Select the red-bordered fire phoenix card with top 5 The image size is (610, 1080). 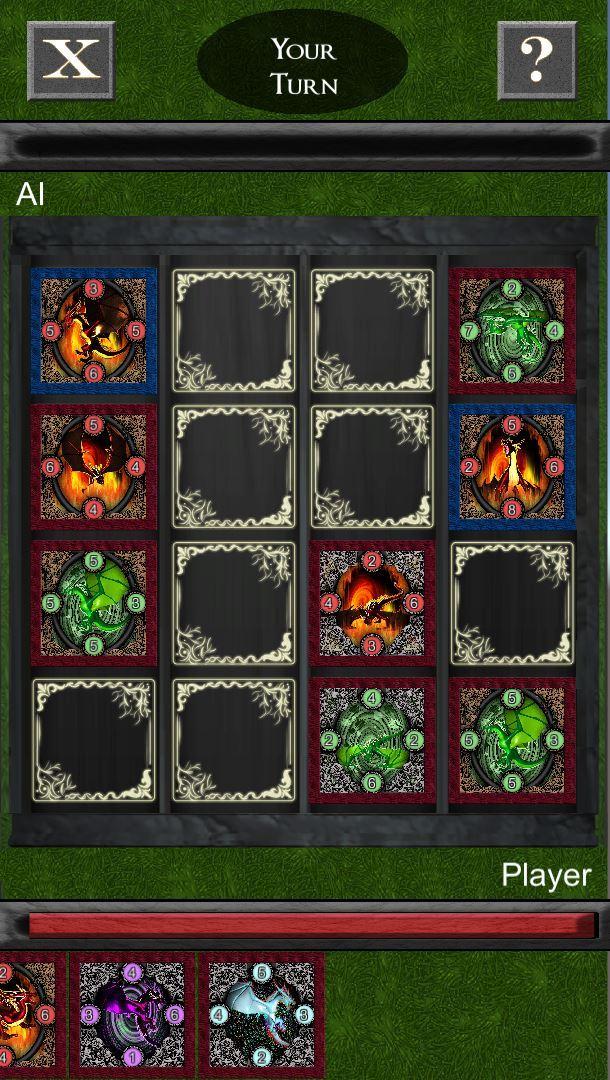tap(94, 467)
